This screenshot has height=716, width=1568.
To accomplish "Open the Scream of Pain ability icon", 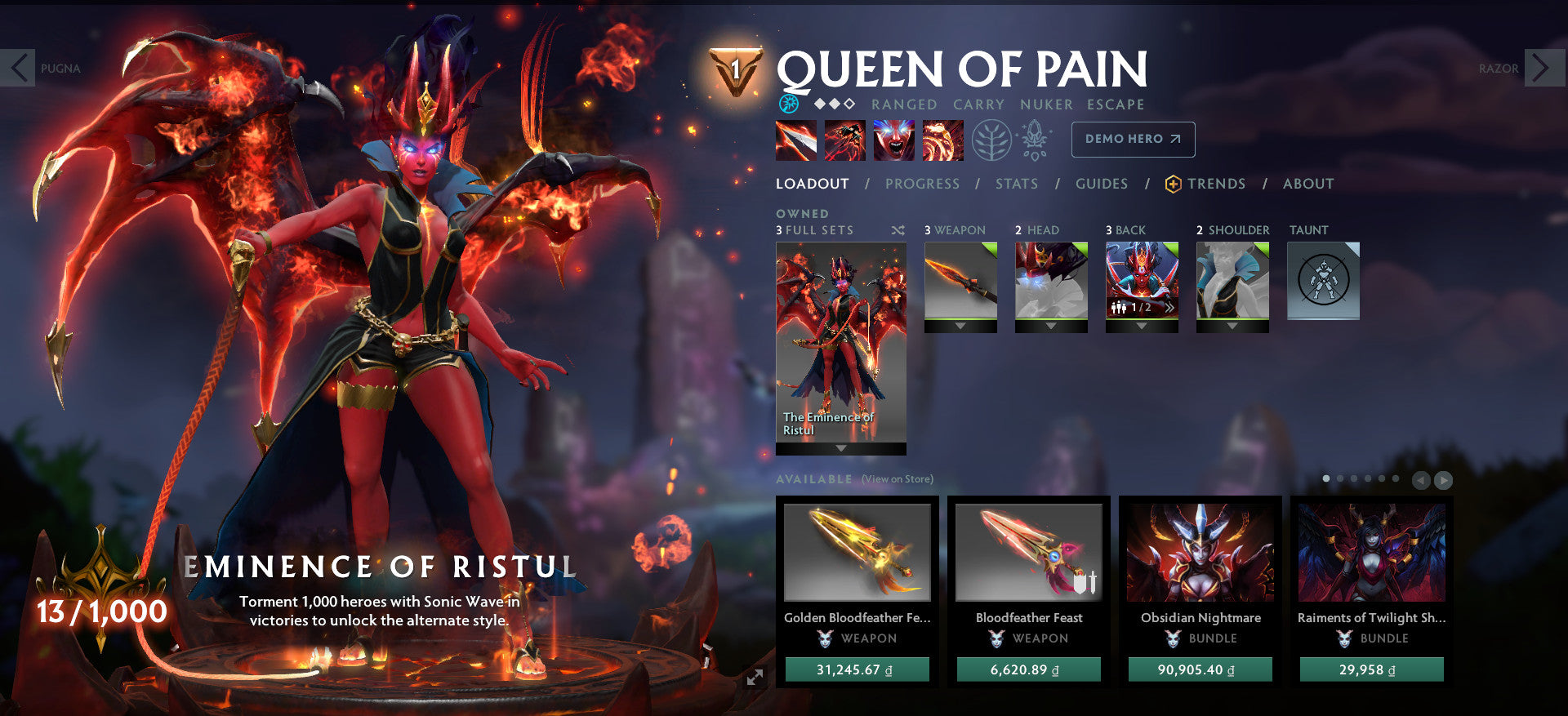I will click(893, 140).
